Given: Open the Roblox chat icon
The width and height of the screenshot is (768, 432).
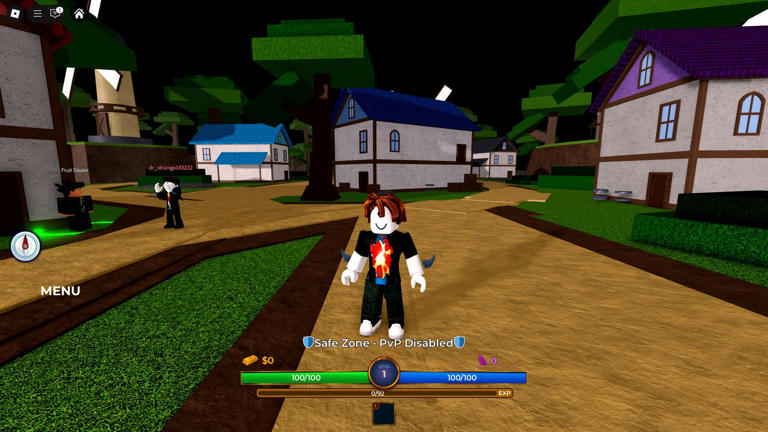Looking at the screenshot, I should [x=56, y=13].
